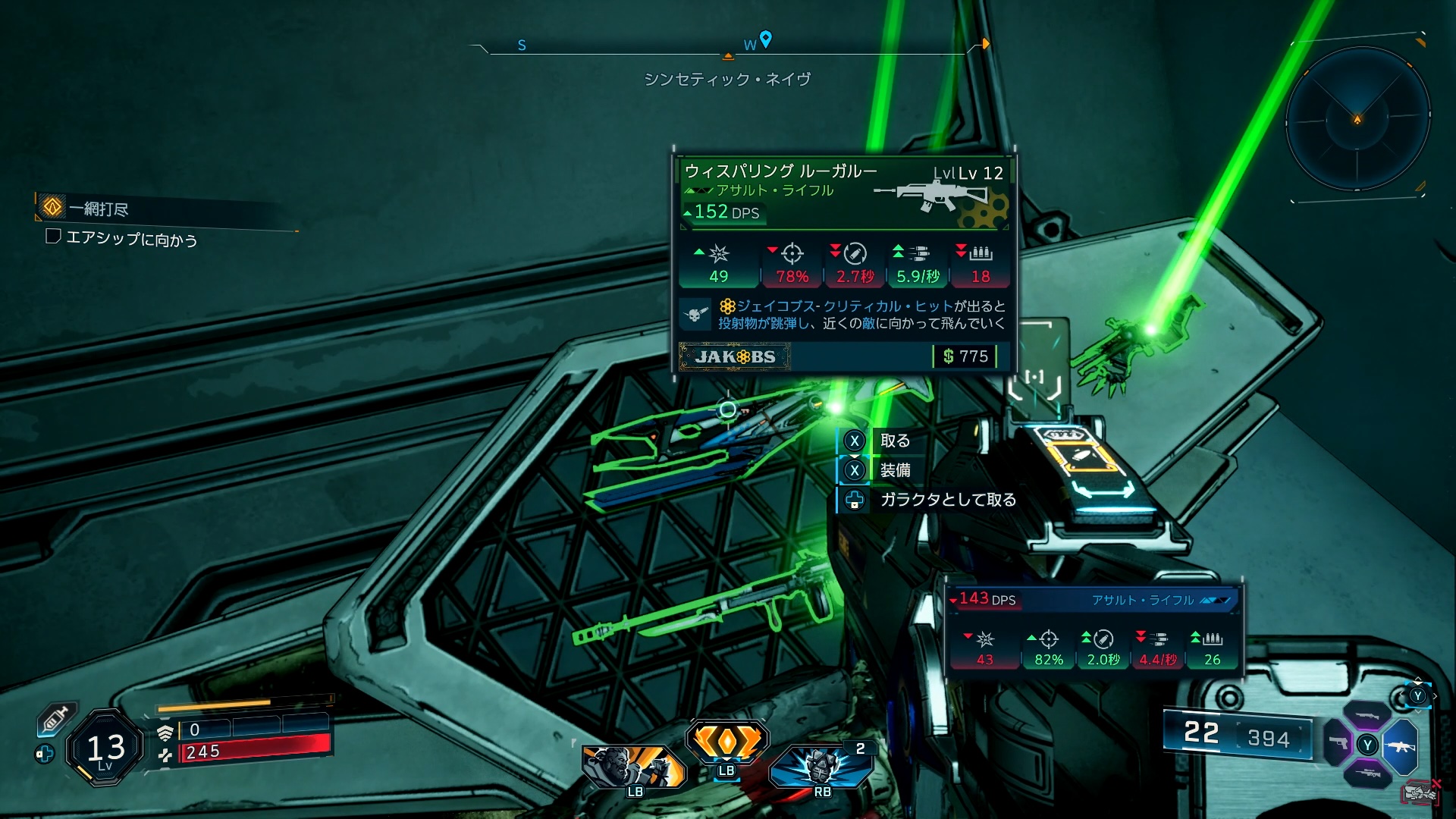Choose the 取る pickup option
Screen dimensions: 1456x819
[x=894, y=441]
